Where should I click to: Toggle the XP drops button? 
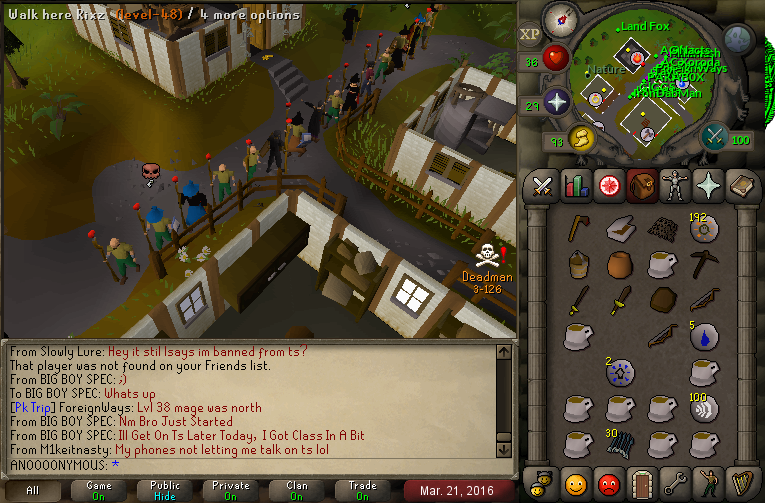tap(529, 33)
